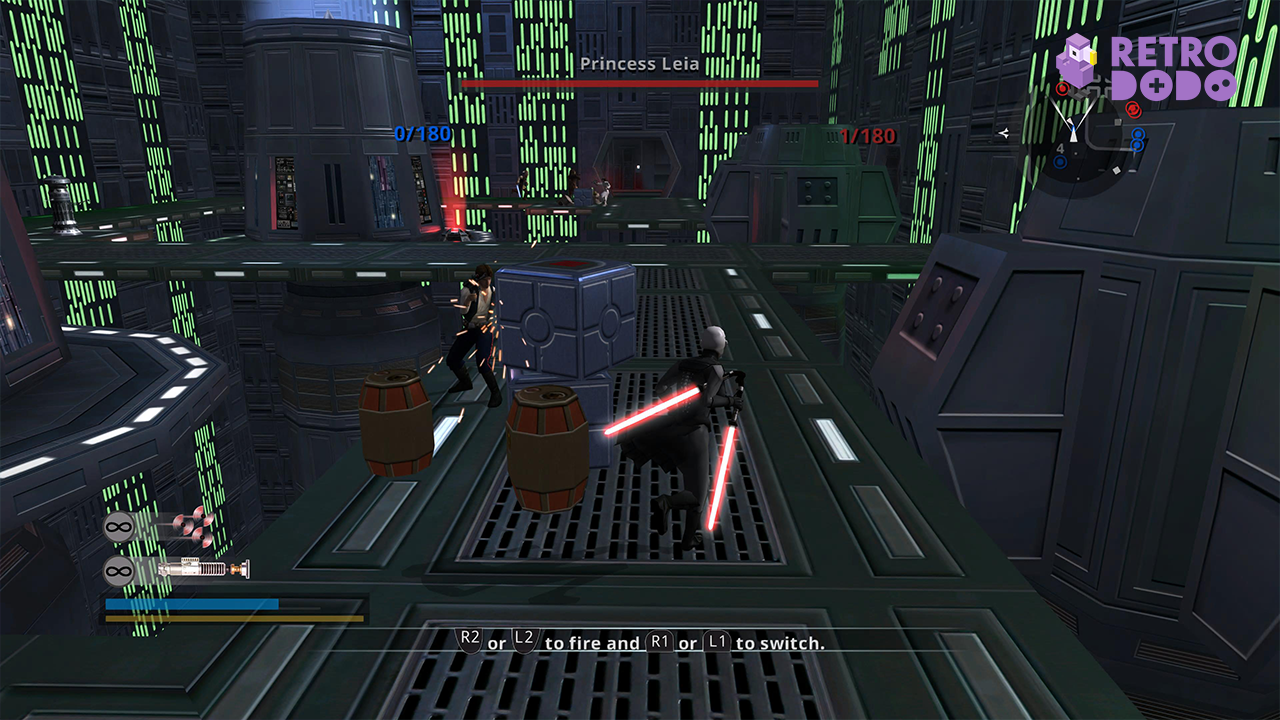Click the objective number 4 on the radar
1280x720 pixels.
pos(1061,148)
